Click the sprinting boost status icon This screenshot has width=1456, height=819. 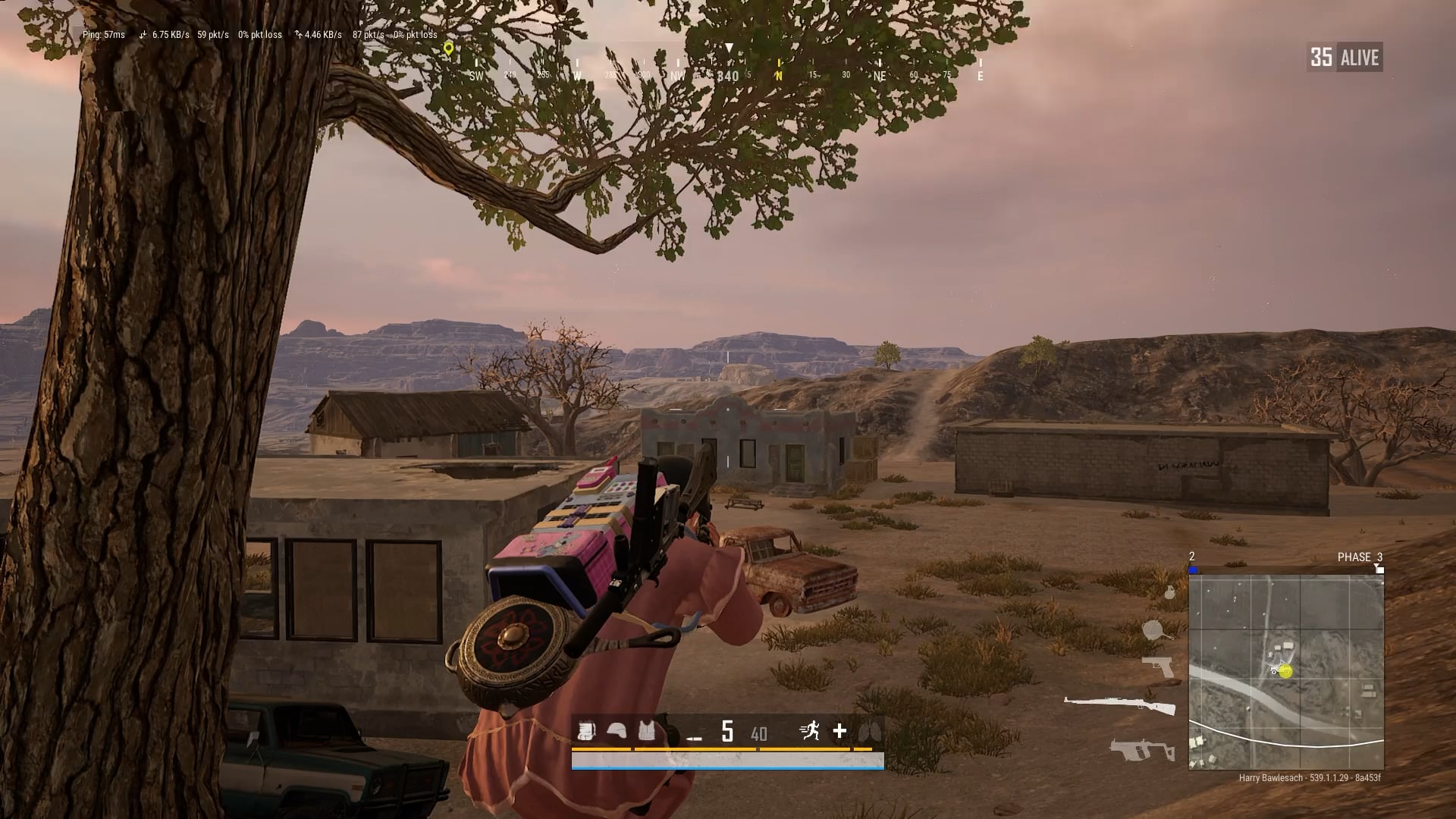tap(810, 731)
